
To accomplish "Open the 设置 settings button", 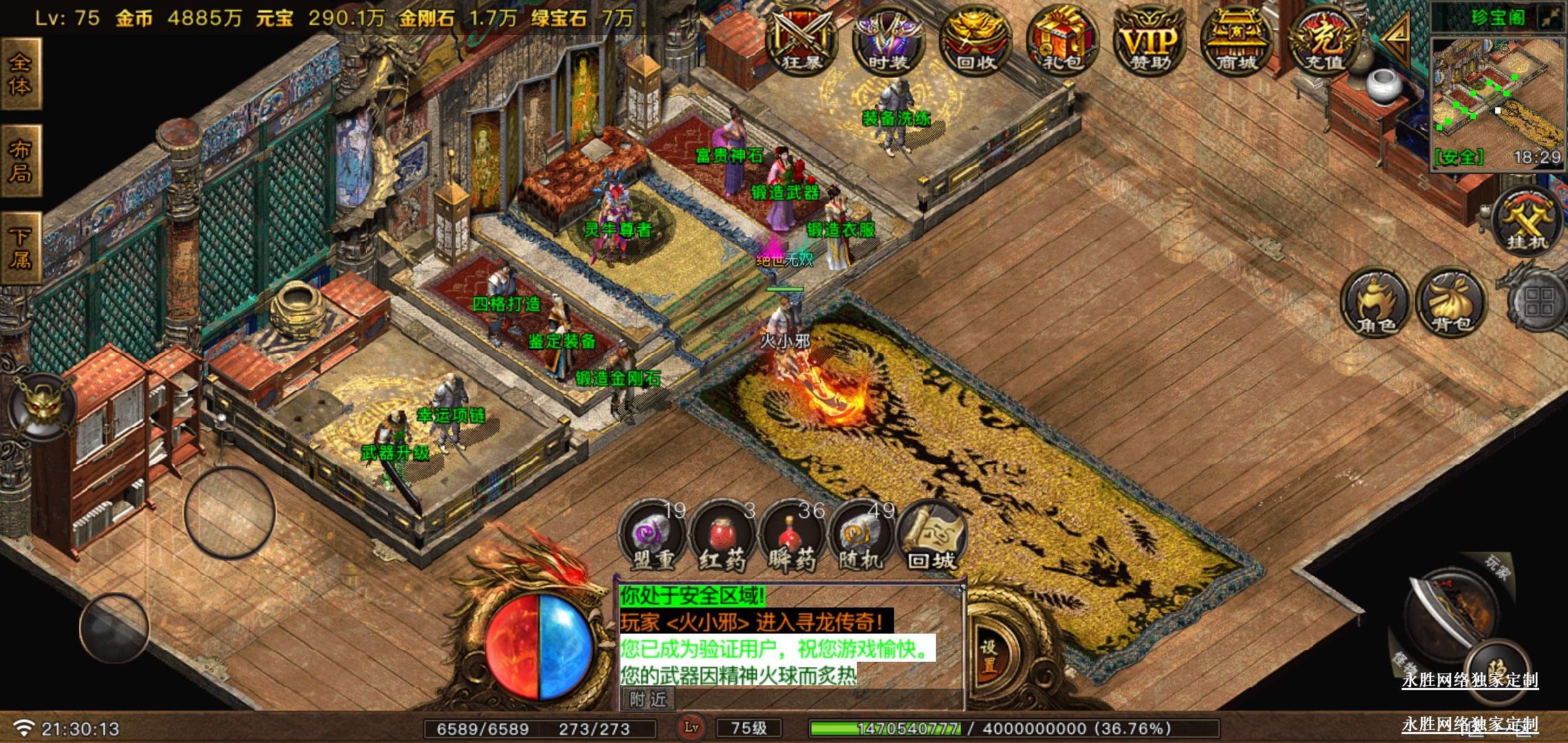I will pos(989,657).
